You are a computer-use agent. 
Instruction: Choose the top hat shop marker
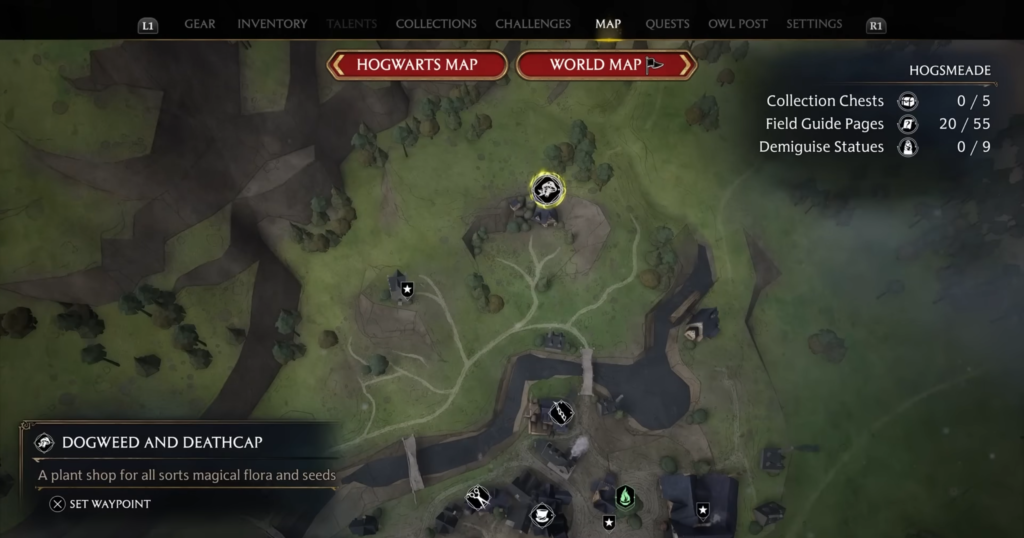pyautogui.click(x=542, y=516)
